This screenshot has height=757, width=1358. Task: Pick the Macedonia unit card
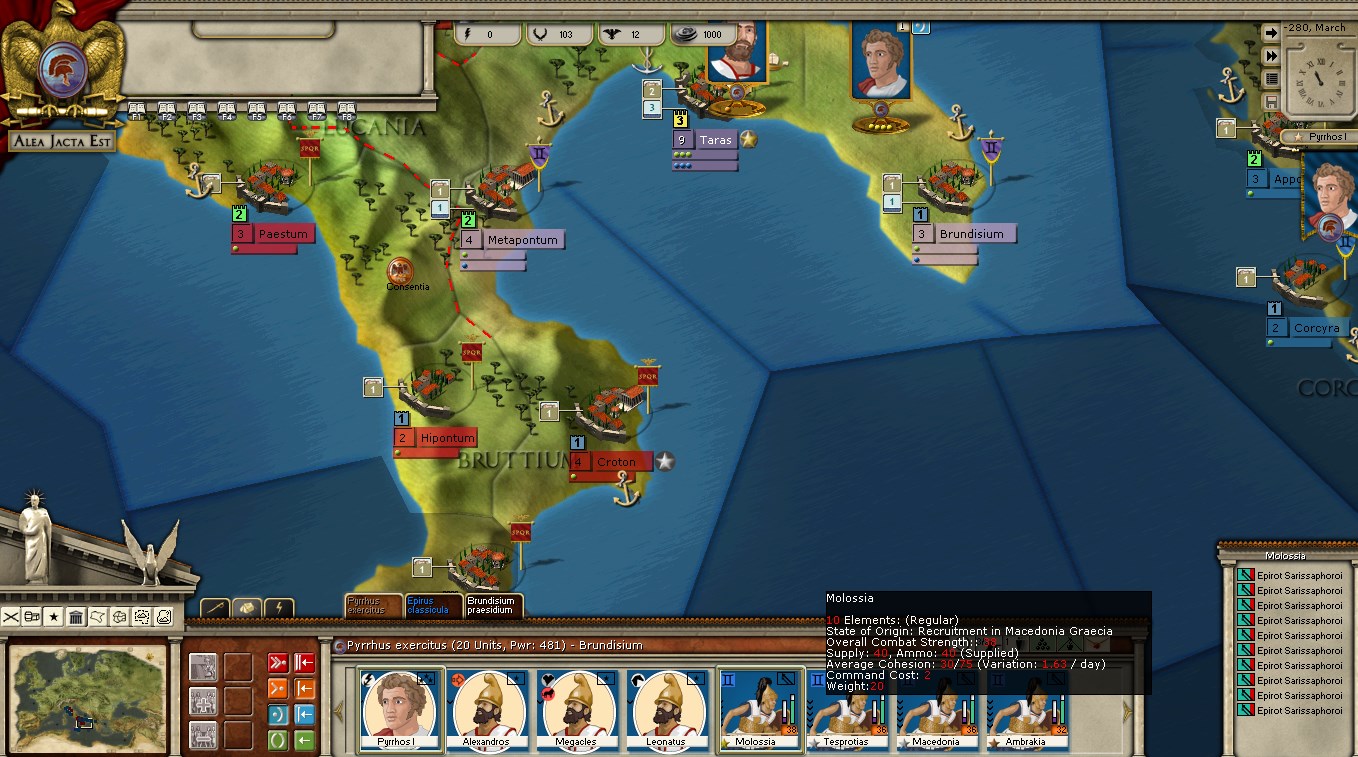pyautogui.click(x=941, y=710)
